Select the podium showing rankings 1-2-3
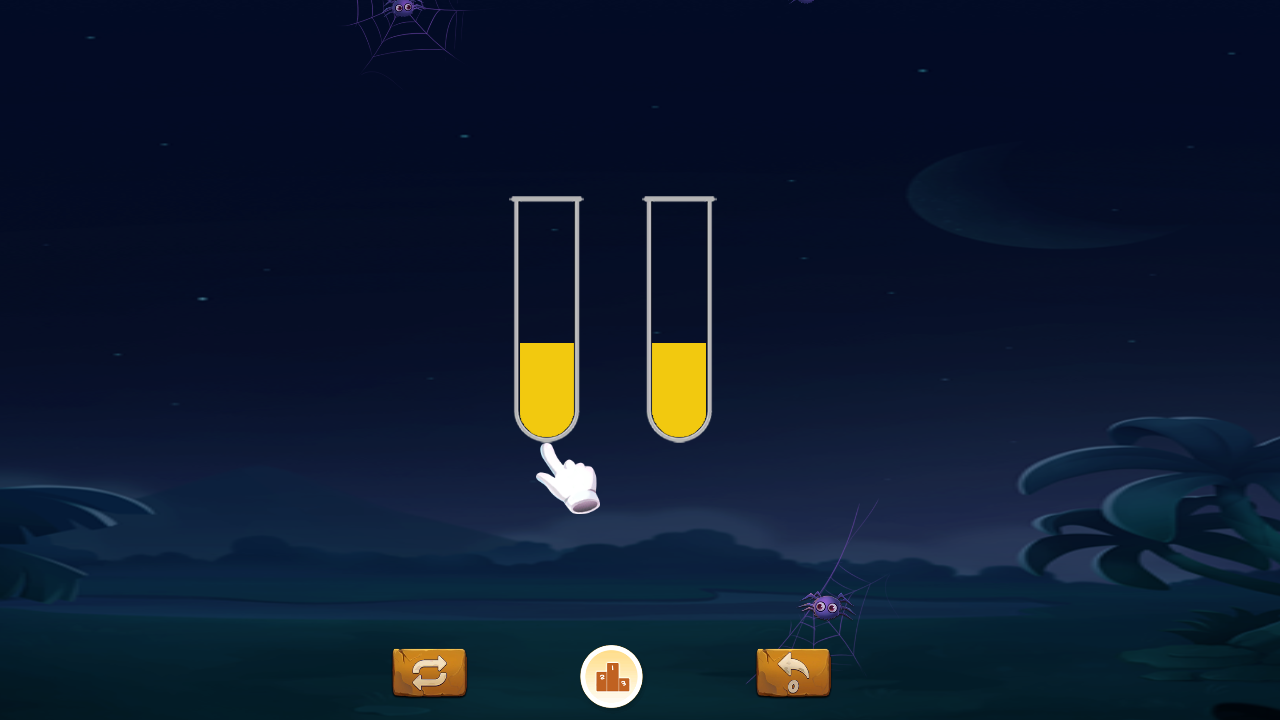The height and width of the screenshot is (720, 1280). tap(611, 676)
